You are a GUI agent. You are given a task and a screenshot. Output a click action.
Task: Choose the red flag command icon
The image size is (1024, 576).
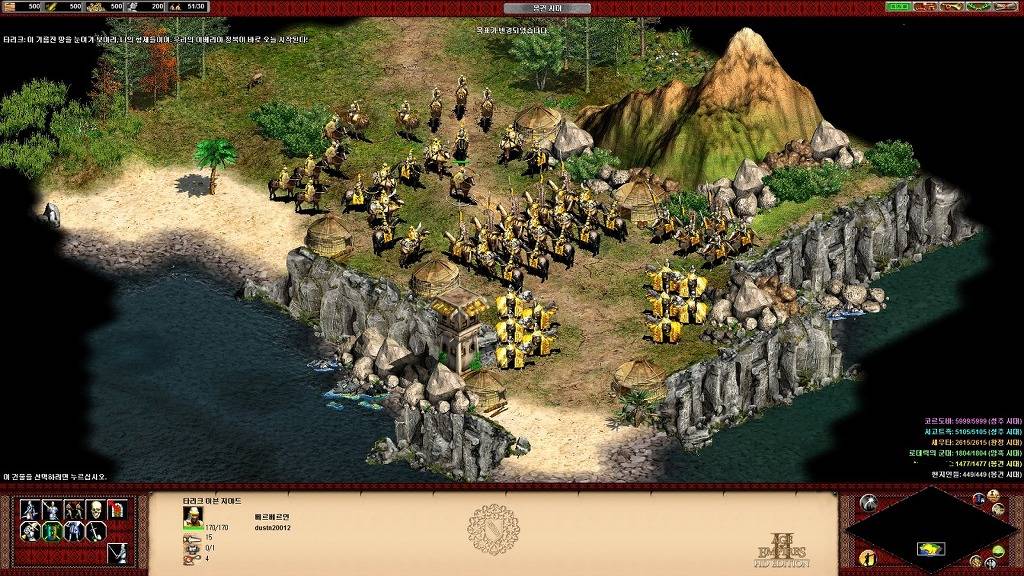[116, 510]
